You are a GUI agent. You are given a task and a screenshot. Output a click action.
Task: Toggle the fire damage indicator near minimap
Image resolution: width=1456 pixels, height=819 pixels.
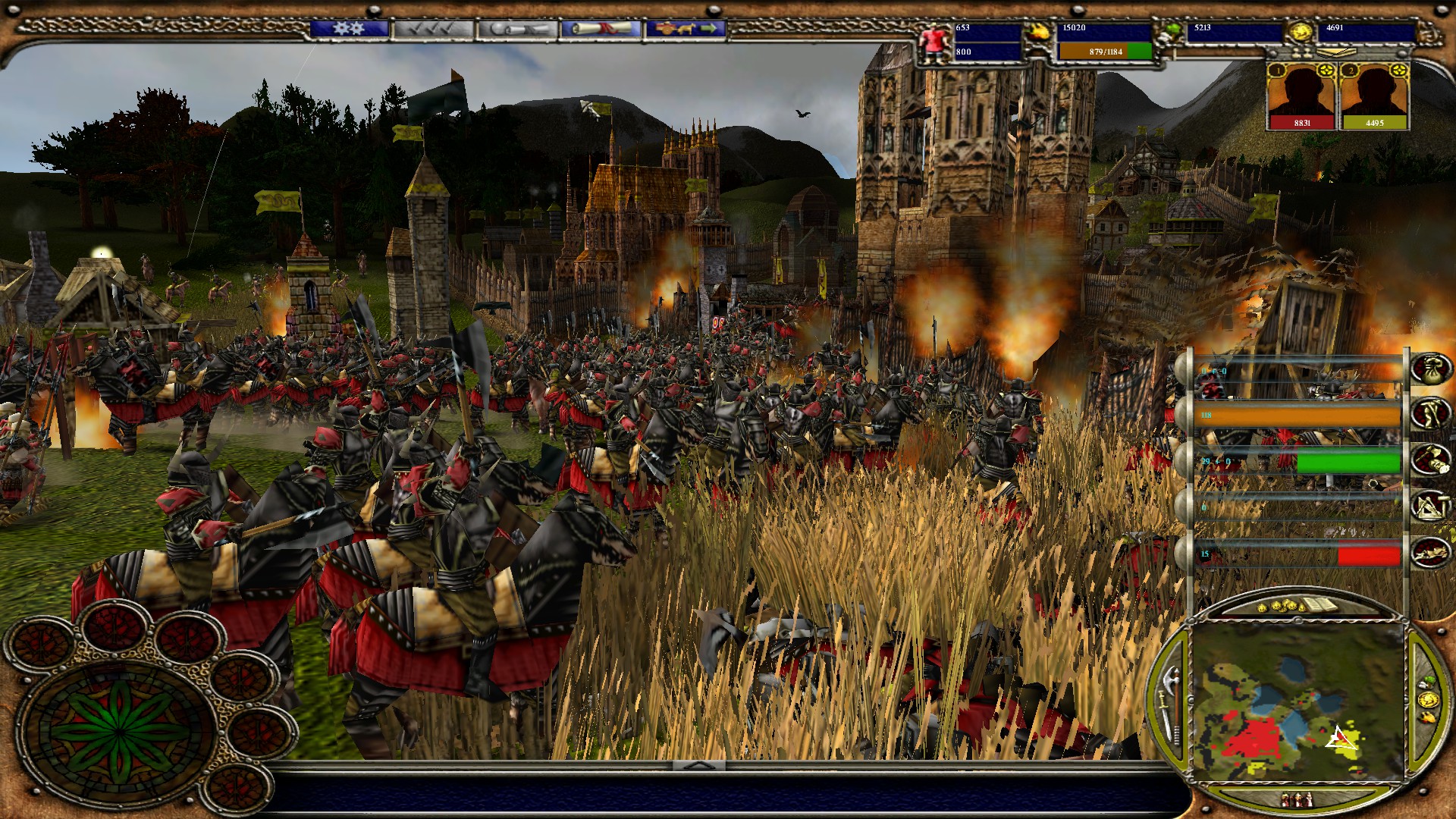[1427, 719]
